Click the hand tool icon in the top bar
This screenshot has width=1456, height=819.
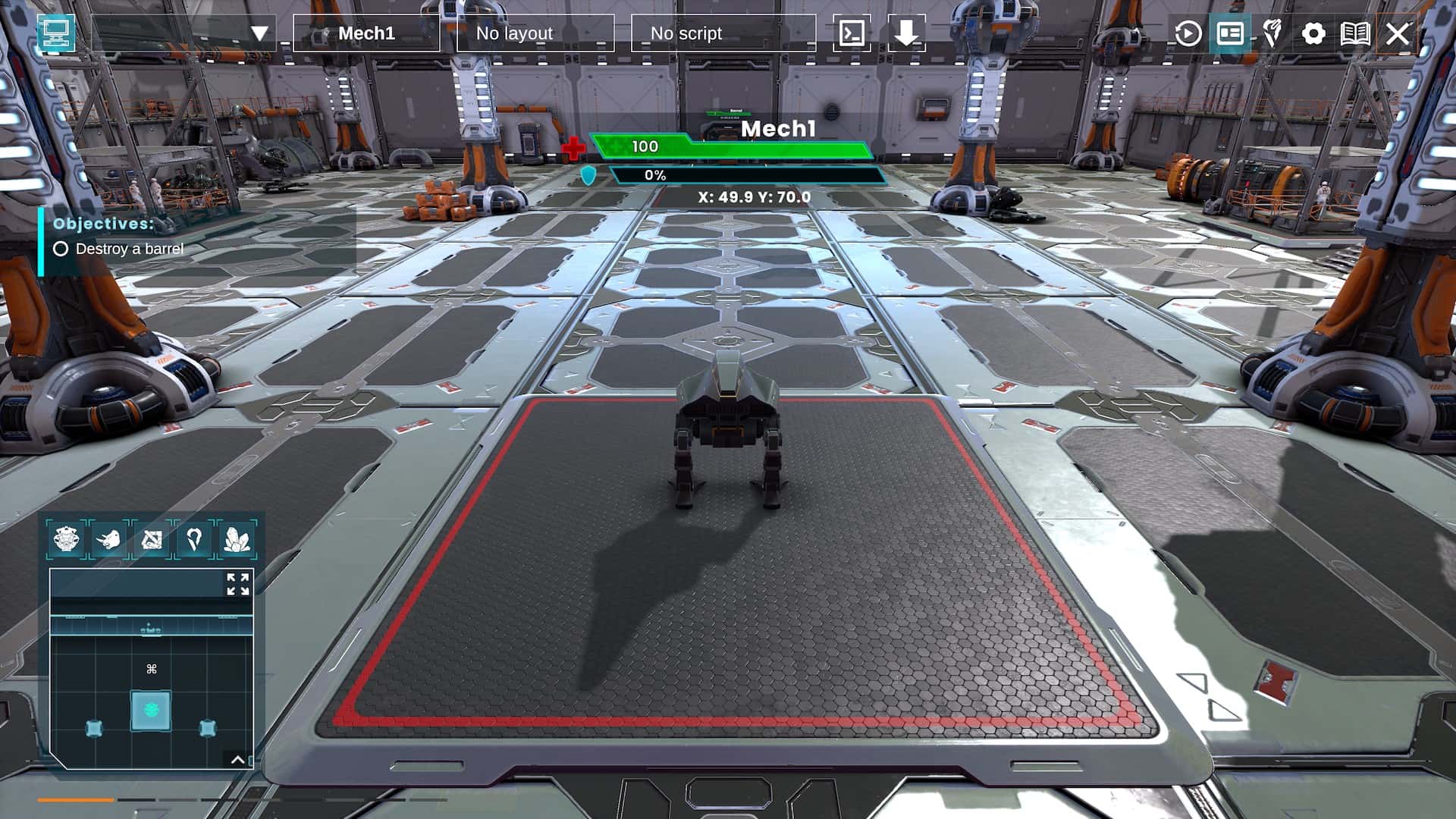click(x=1272, y=33)
